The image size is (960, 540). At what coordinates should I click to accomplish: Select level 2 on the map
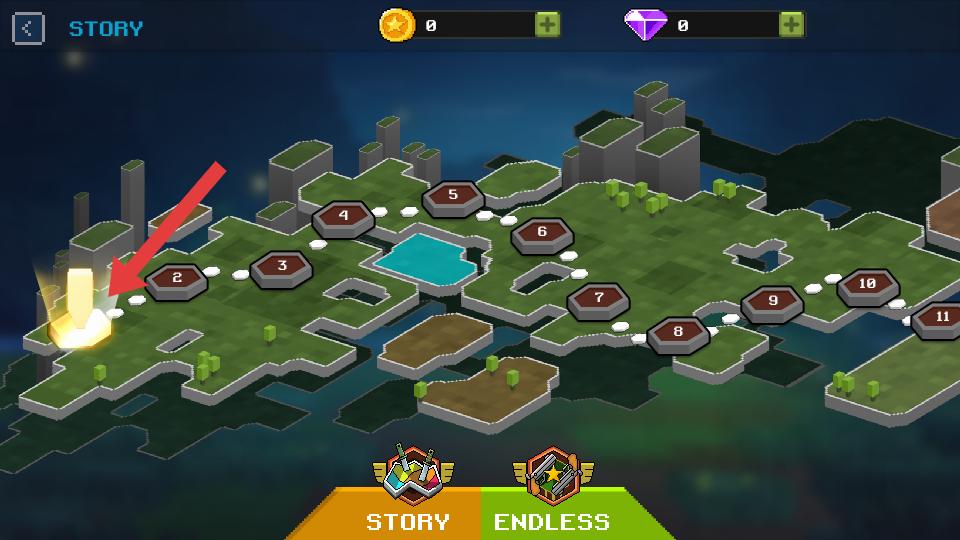tap(177, 279)
